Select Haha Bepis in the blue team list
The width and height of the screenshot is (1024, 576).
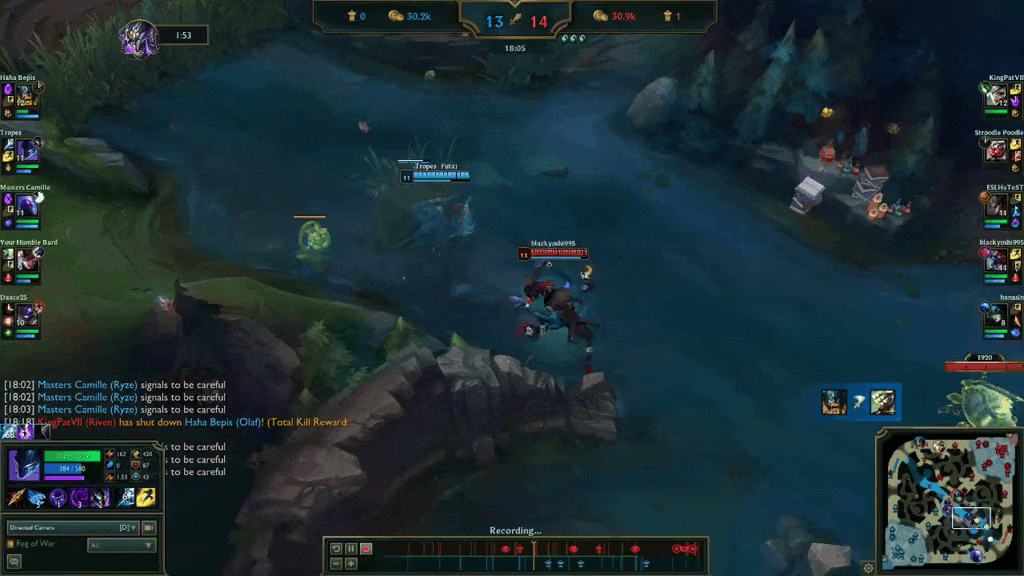pos(26,95)
